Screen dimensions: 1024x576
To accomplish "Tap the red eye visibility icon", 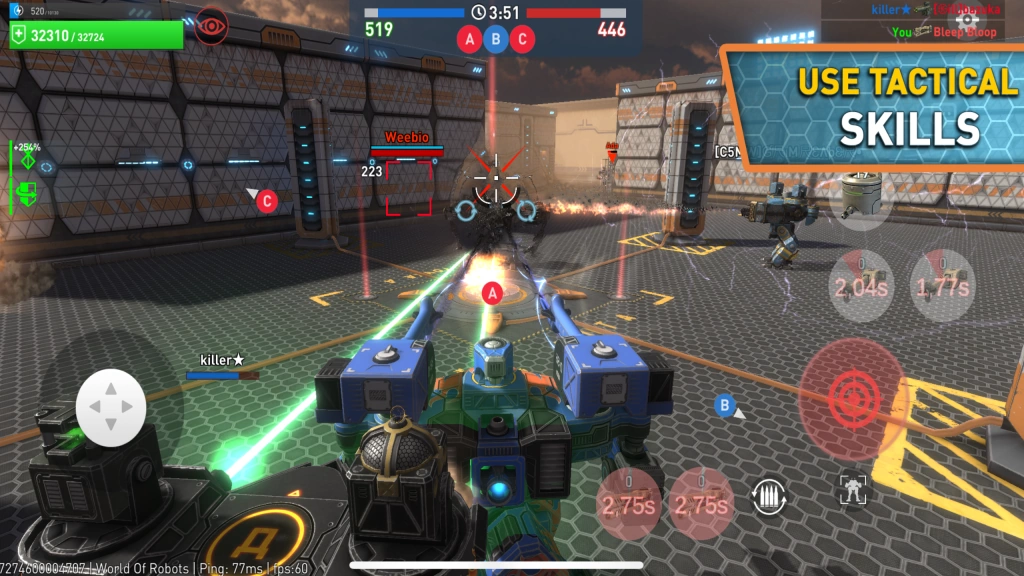I will point(211,24).
